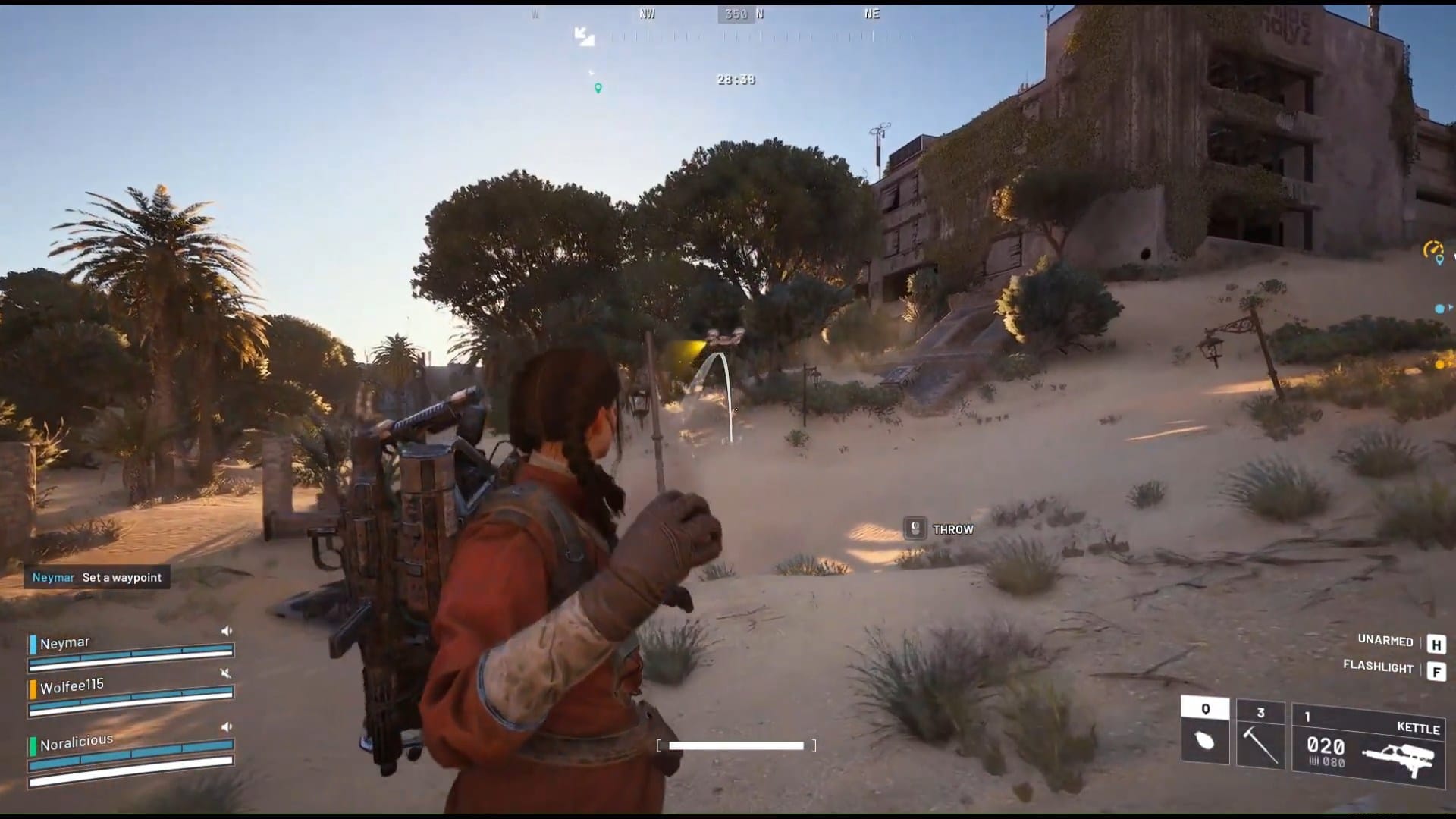Unmute Wolfee115 by clicking the muted mic icon
Image resolution: width=1456 pixels, height=819 pixels.
(x=224, y=673)
